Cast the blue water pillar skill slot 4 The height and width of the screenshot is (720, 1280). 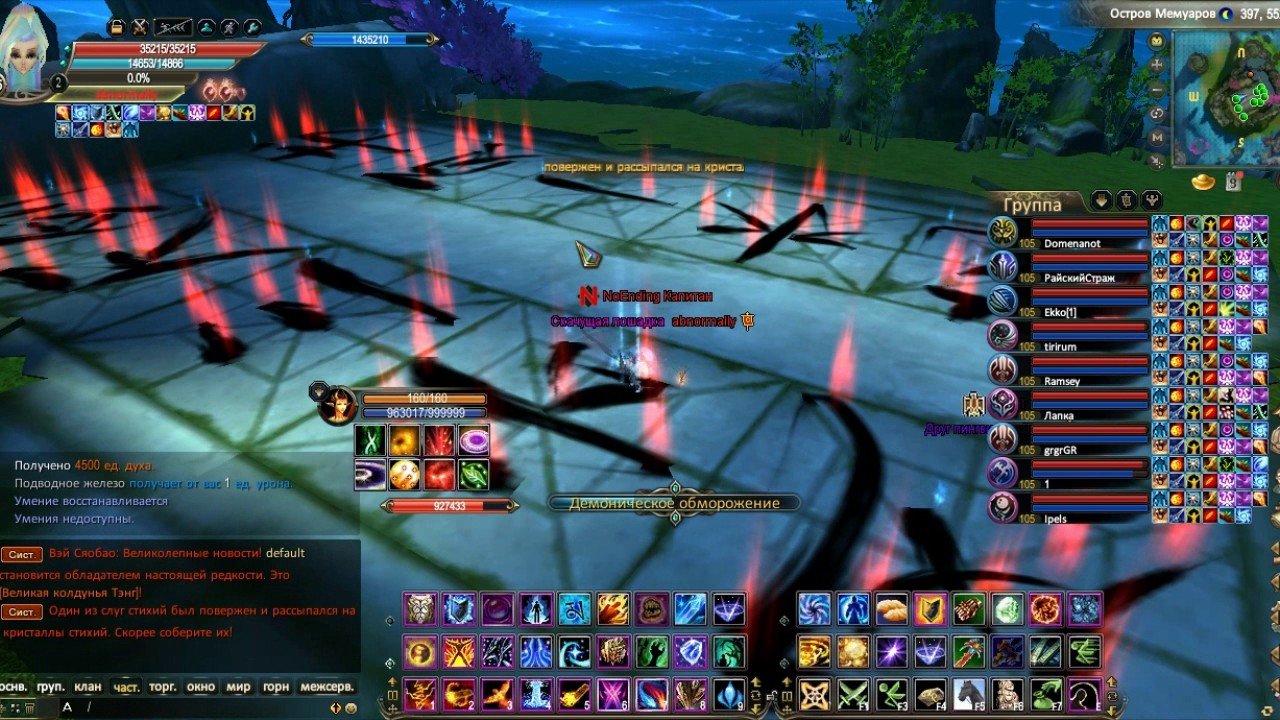pos(536,692)
